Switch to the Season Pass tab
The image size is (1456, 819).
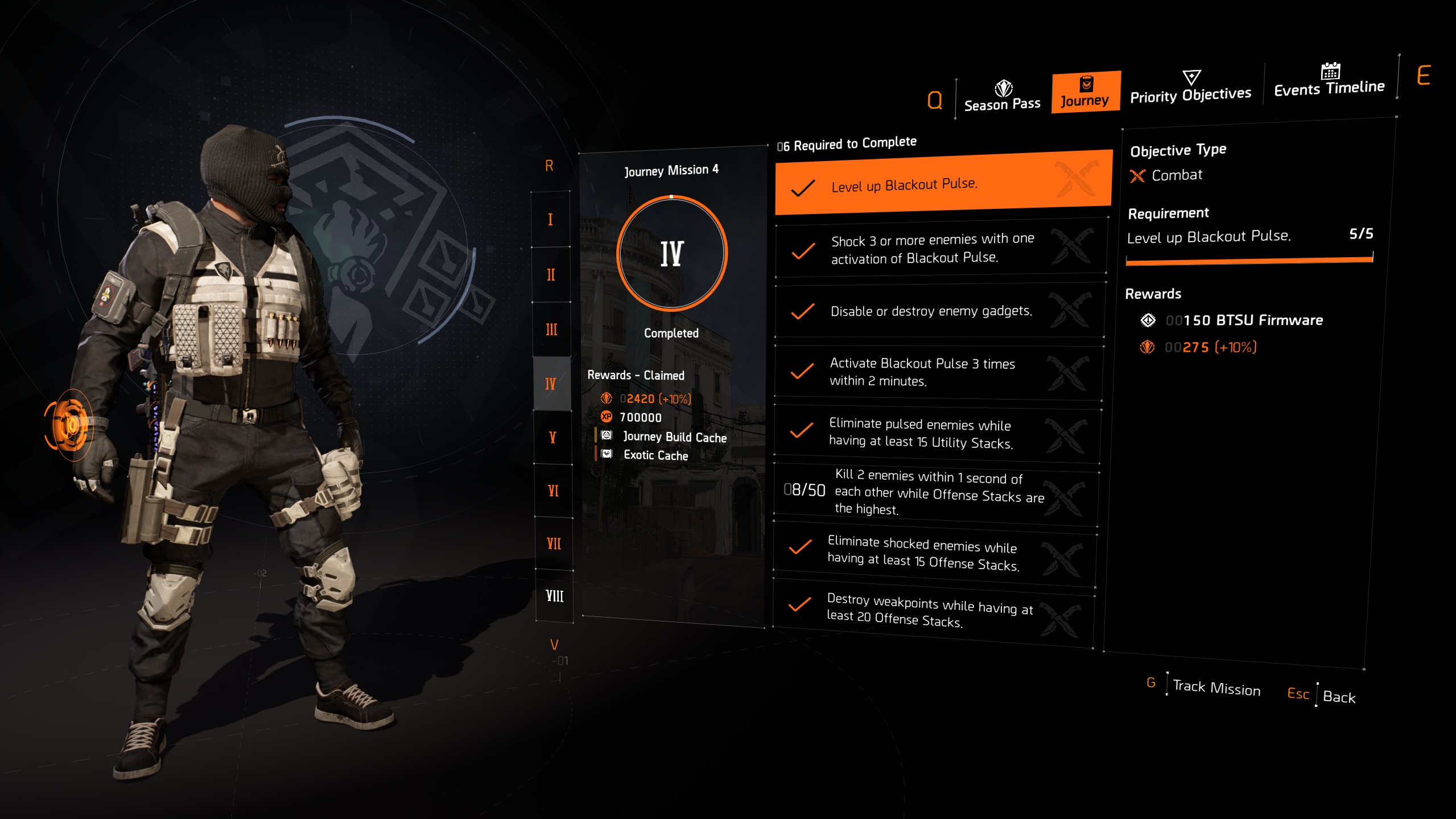click(1002, 104)
